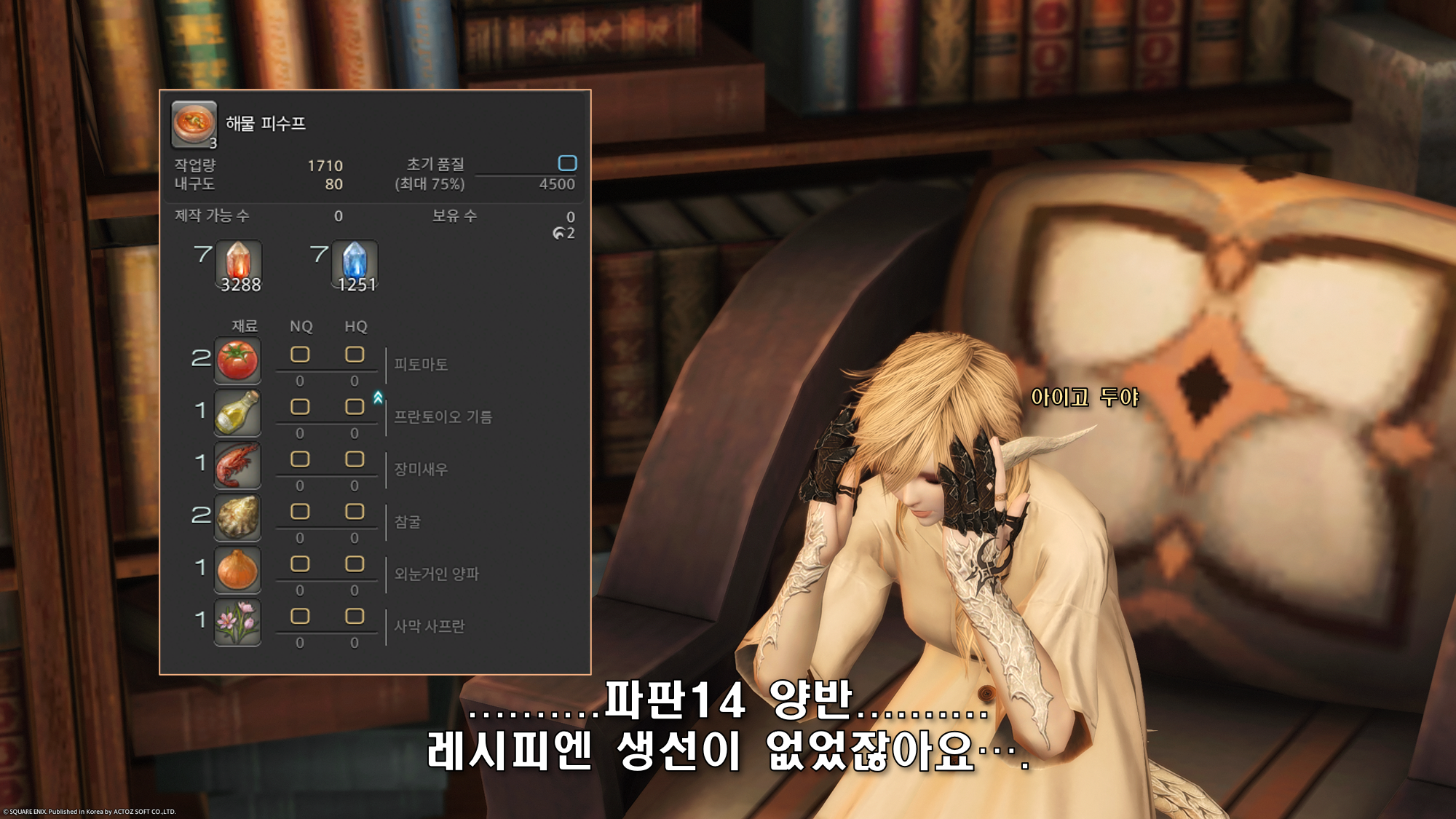This screenshot has width=1456, height=819.
Task: Select the water crystal icon
Action: coord(355,264)
